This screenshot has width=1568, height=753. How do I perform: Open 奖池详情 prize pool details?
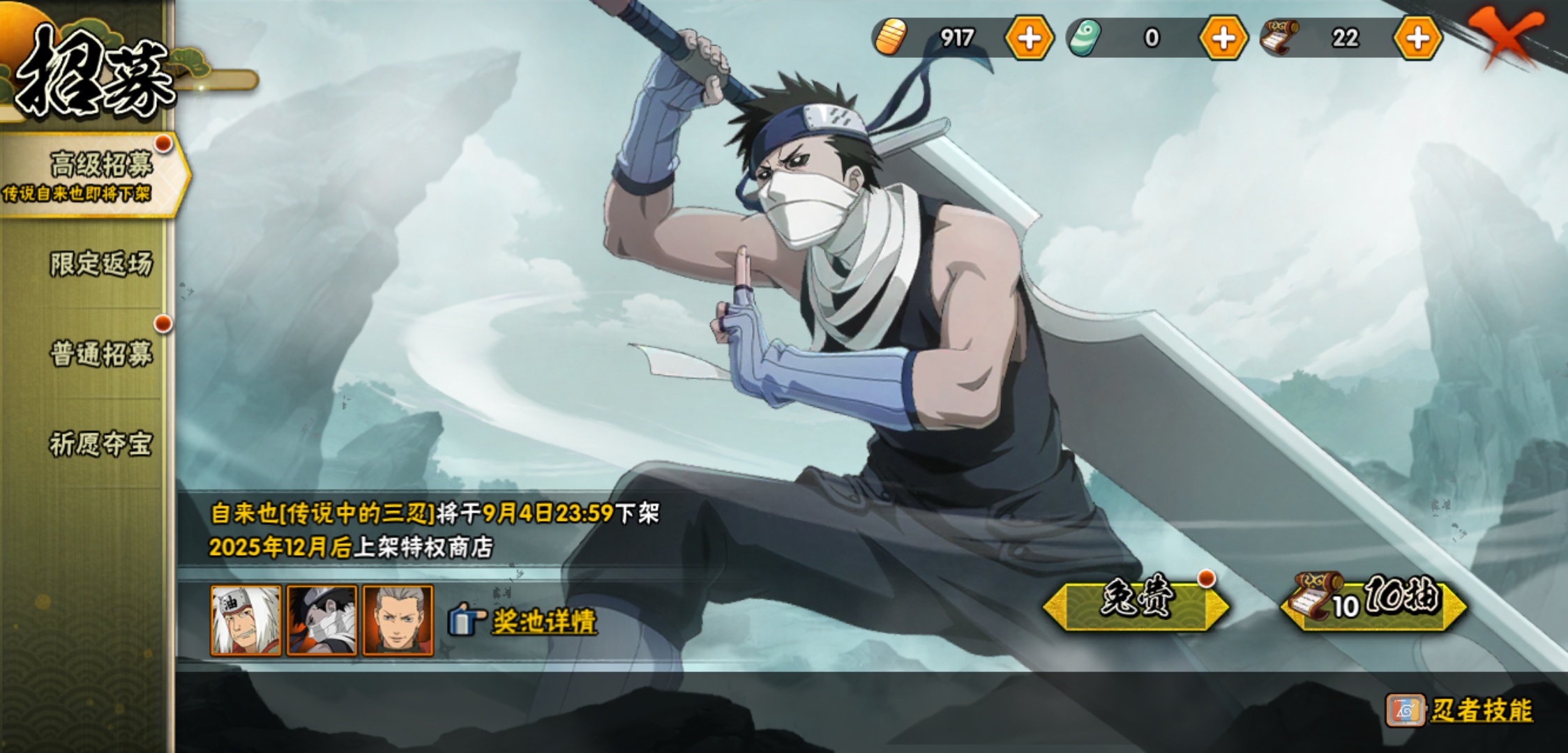(x=543, y=621)
